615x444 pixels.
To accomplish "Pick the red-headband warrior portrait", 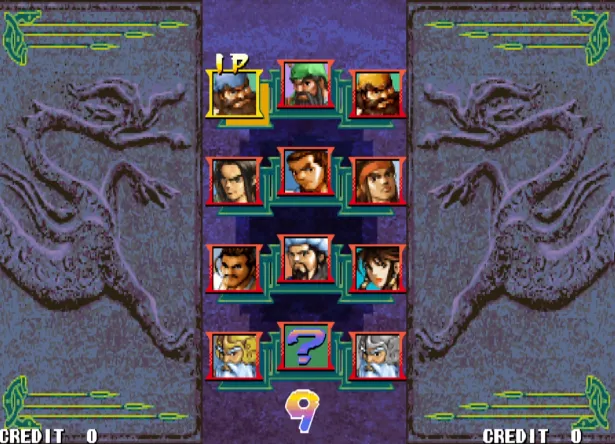I will point(380,181).
